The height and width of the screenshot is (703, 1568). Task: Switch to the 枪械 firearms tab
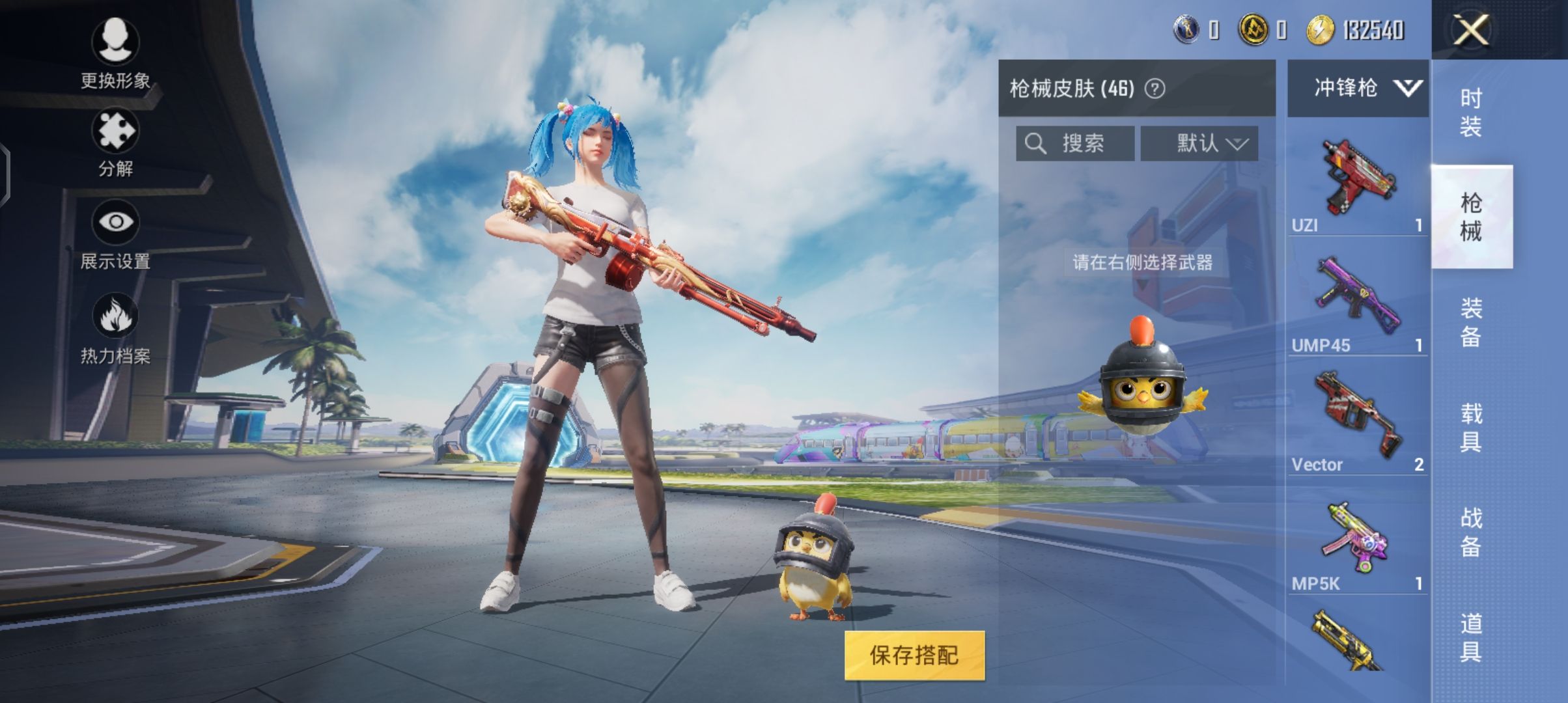1471,217
